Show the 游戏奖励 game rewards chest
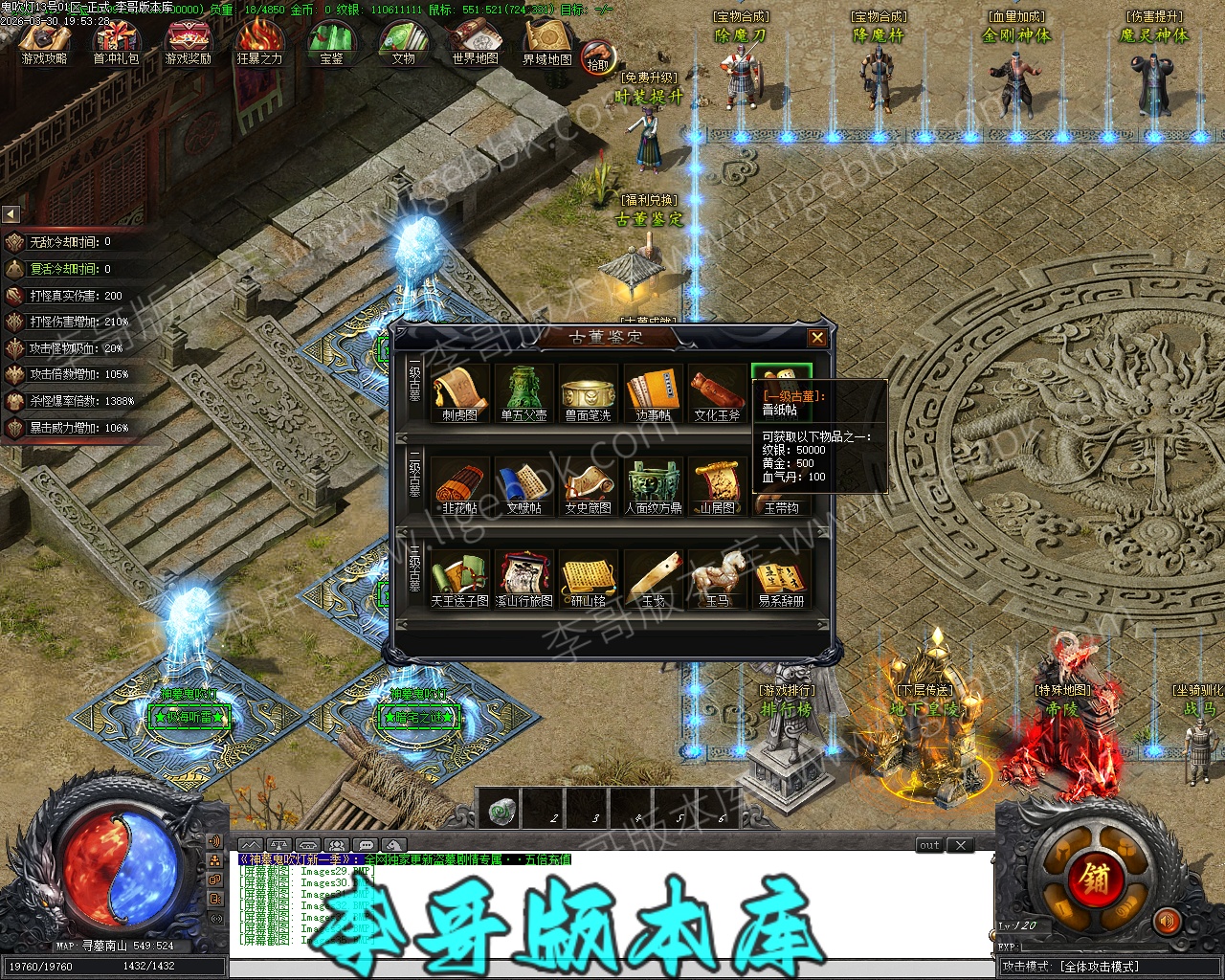1225x980 pixels. point(188,42)
